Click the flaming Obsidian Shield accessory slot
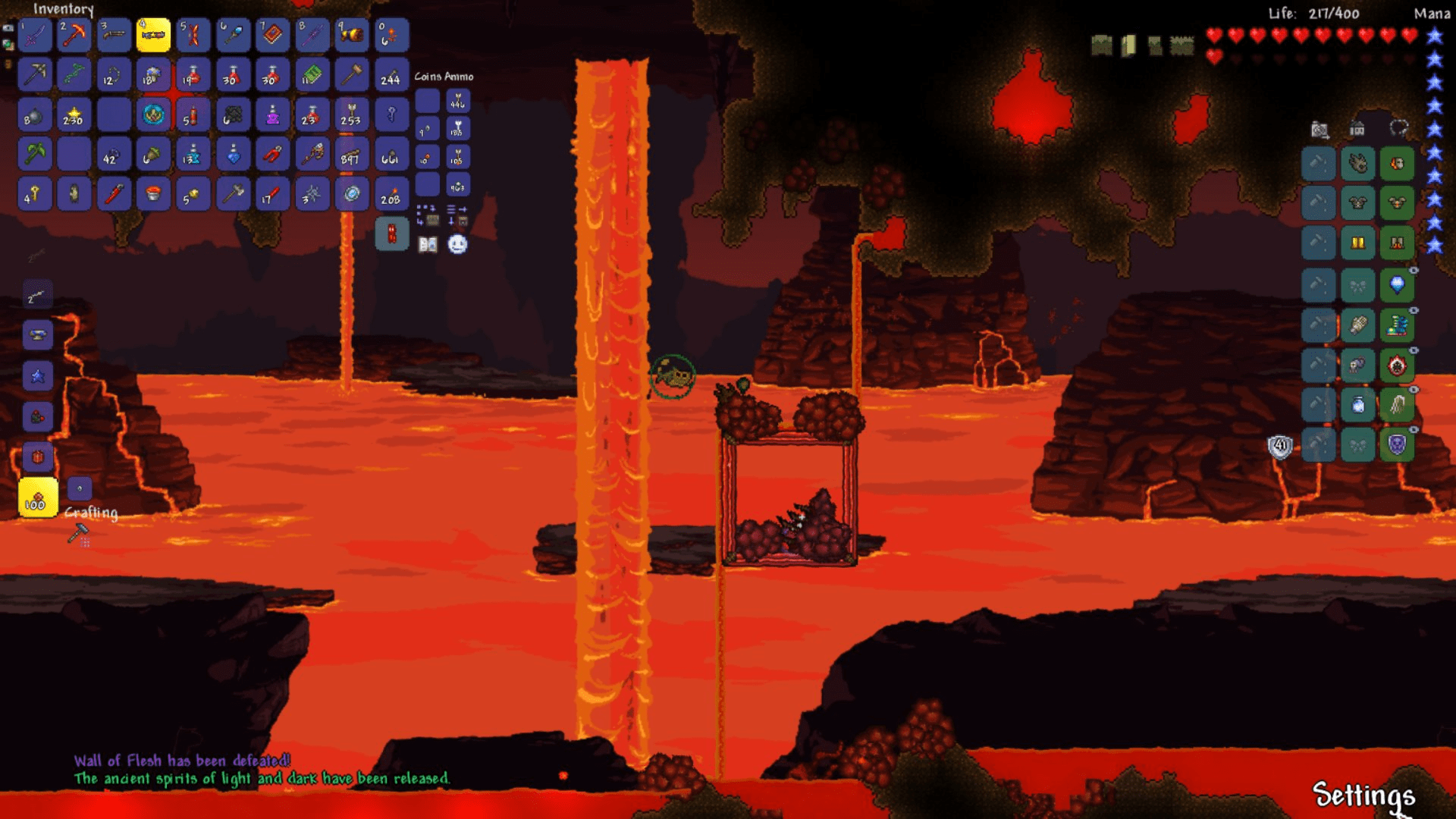1456x819 pixels. point(1398,365)
